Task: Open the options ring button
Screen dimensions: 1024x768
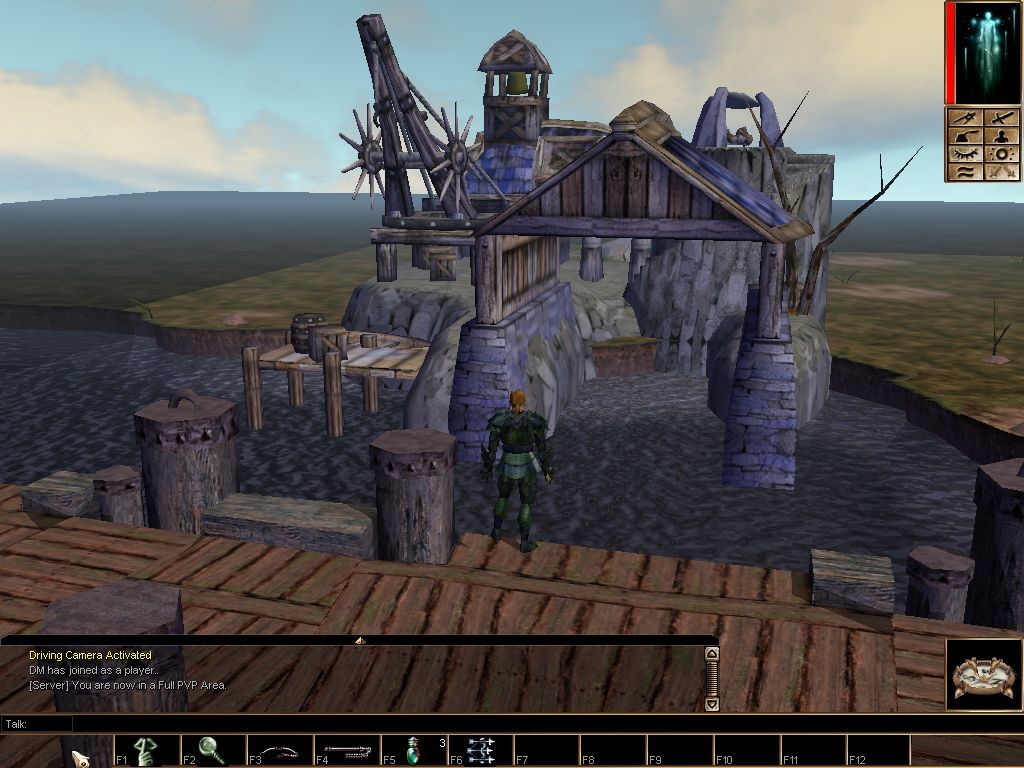Action: point(1002,154)
